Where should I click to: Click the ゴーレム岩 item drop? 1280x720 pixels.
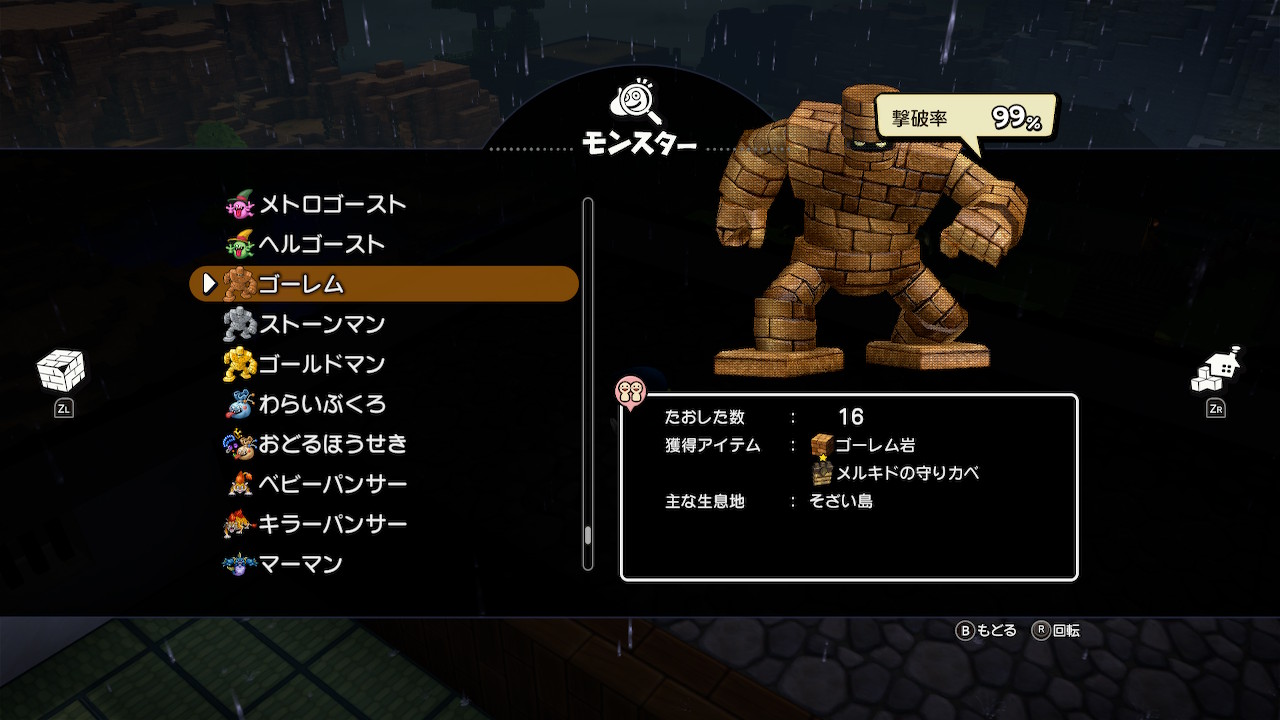pos(863,445)
